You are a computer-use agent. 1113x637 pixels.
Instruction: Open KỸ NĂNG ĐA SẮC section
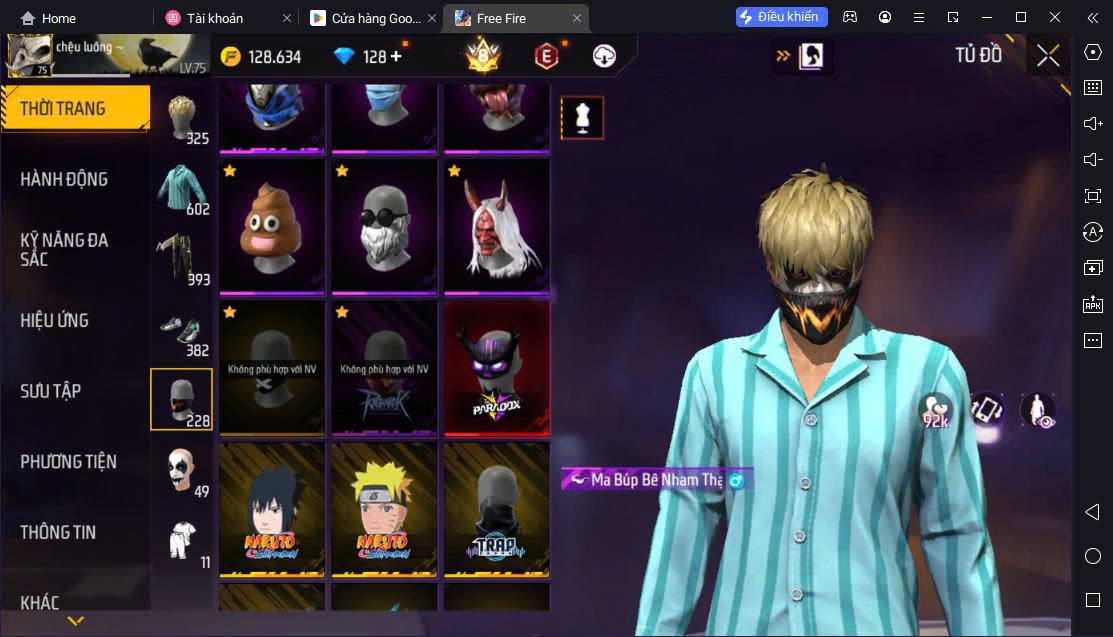[x=64, y=249]
